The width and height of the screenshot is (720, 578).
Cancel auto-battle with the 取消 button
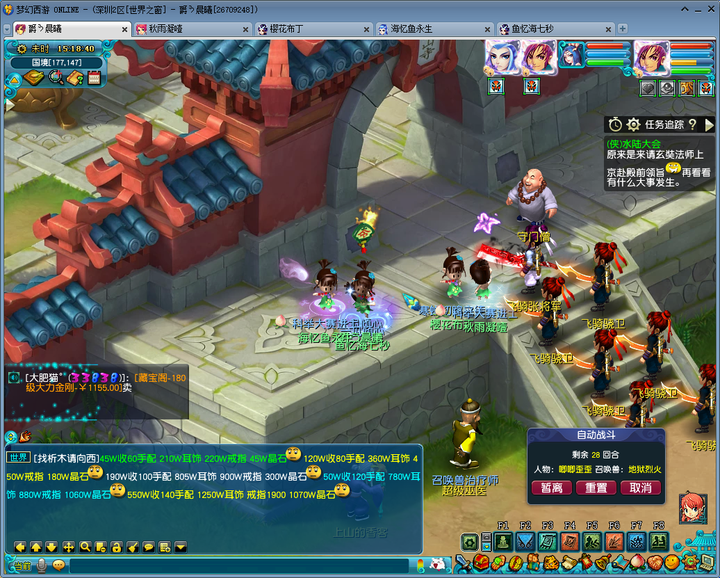click(641, 488)
